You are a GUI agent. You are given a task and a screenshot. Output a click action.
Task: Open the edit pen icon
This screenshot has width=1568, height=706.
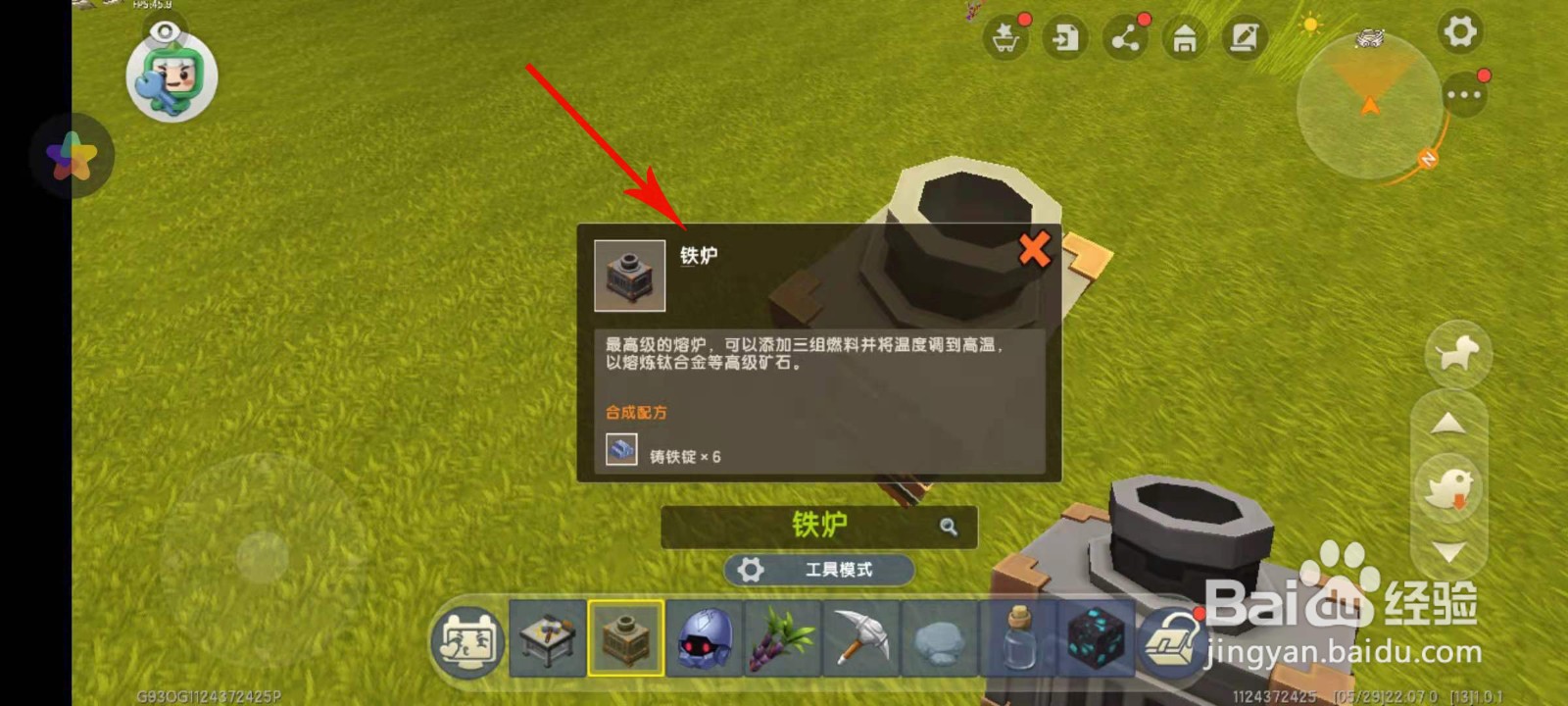1245,39
